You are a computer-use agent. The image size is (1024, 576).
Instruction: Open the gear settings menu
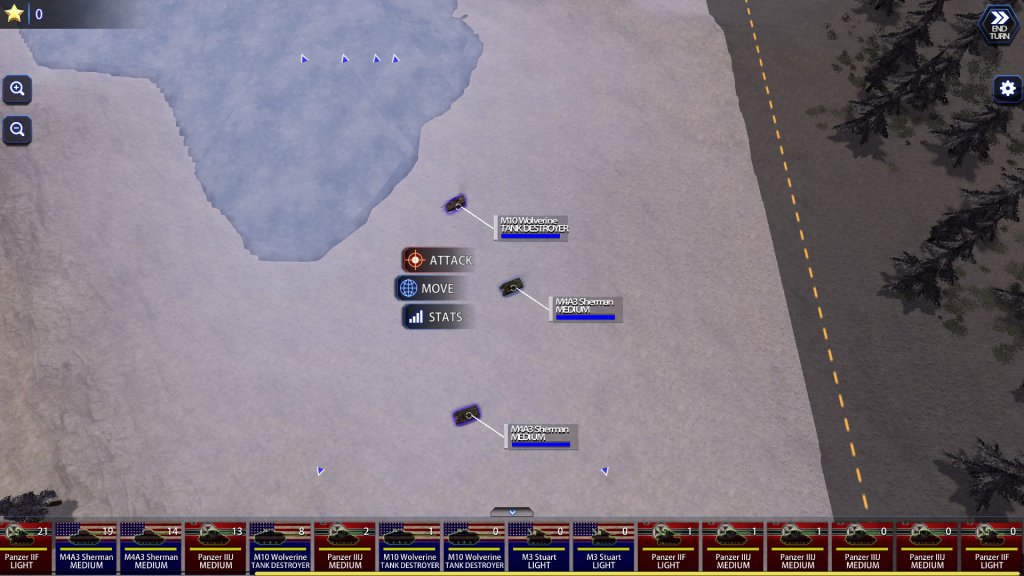tap(1007, 89)
